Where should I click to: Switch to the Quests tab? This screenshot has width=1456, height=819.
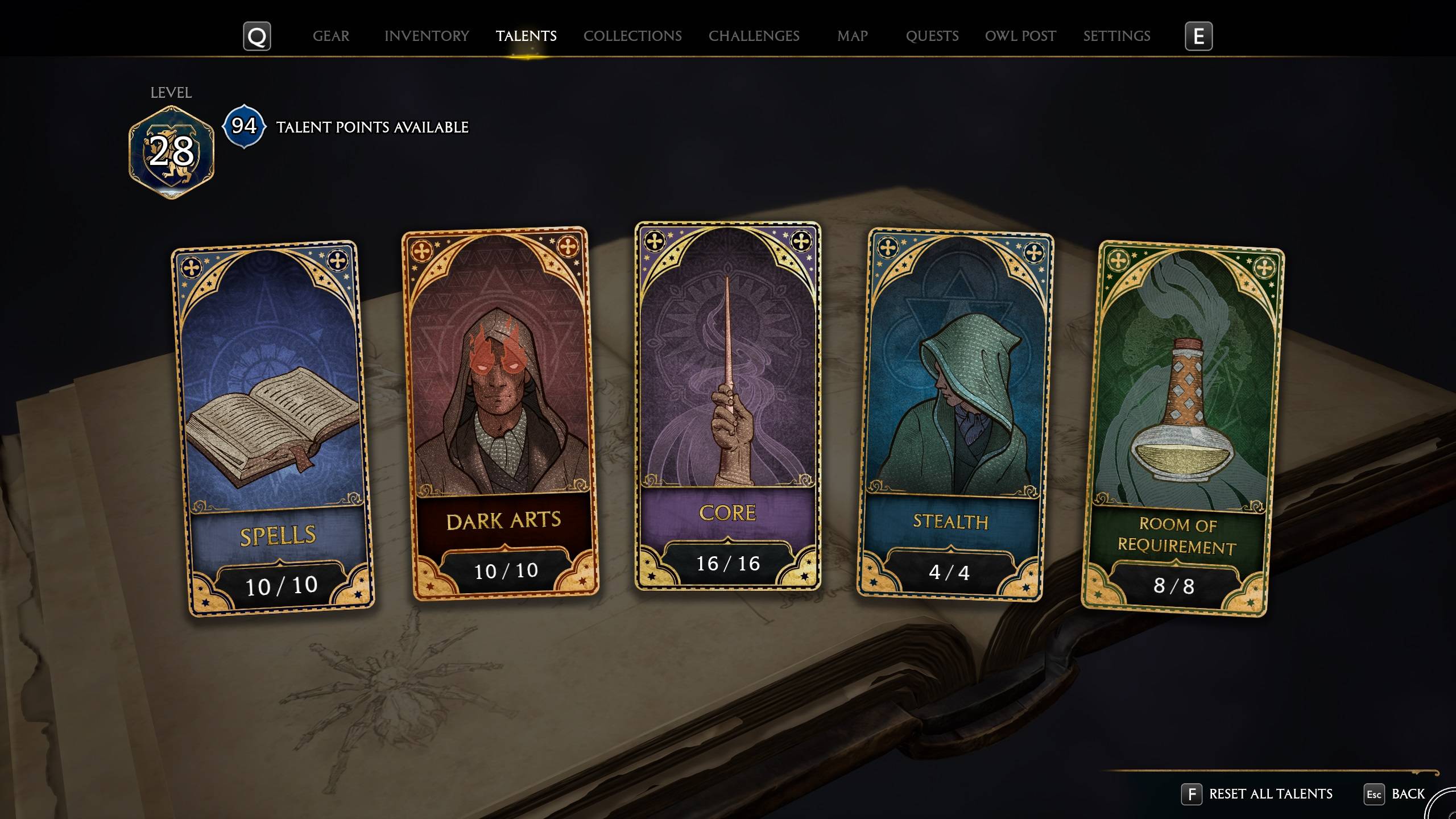click(x=932, y=36)
